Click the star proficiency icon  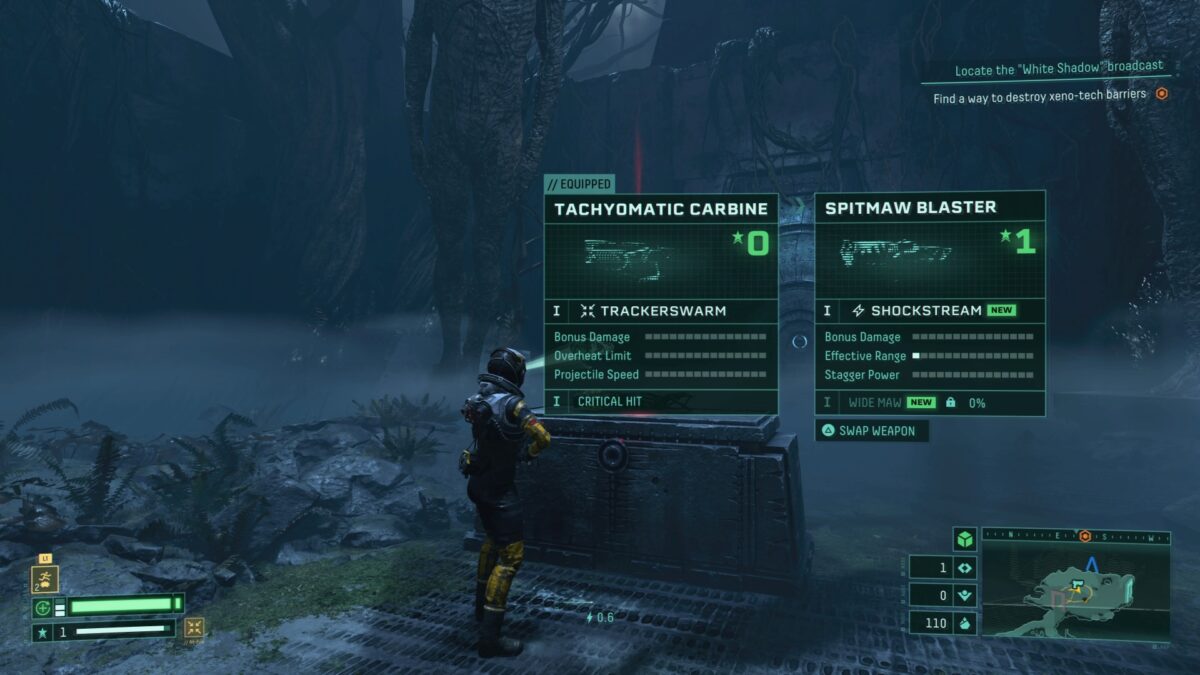pyautogui.click(x=43, y=632)
